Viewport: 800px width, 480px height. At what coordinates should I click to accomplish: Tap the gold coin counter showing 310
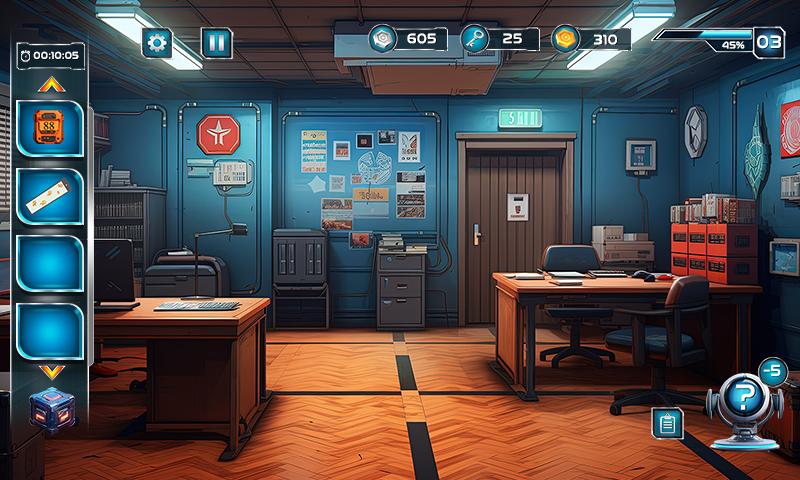click(x=591, y=39)
